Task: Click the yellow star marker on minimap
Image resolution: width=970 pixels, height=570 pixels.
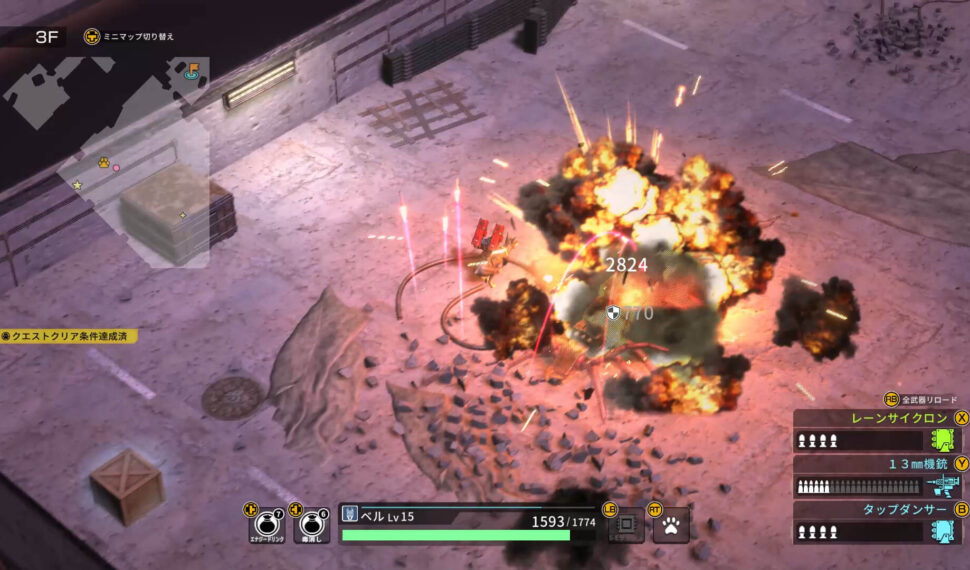Action: pos(77,185)
